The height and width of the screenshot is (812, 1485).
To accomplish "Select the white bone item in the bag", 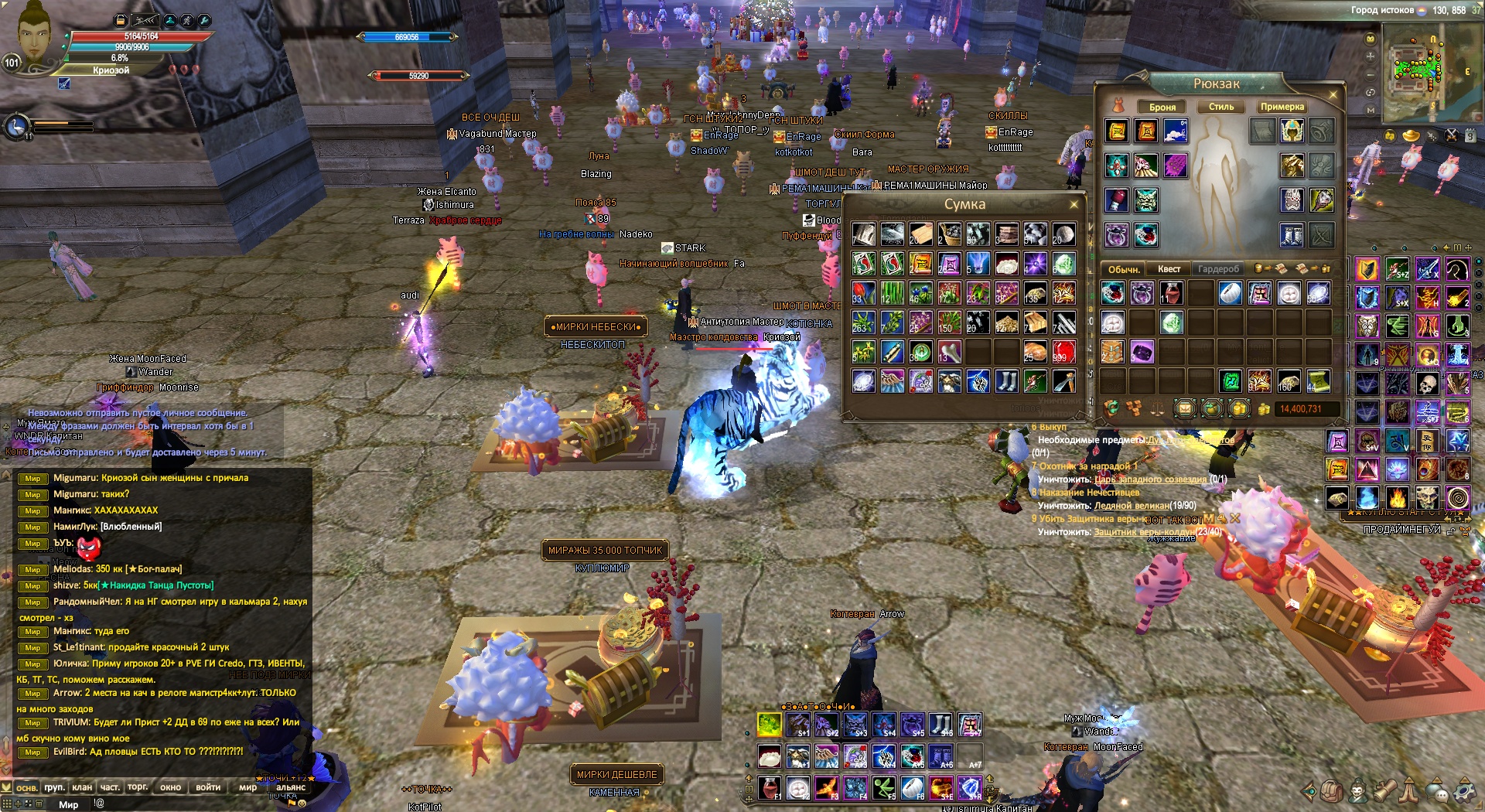I will pos(949,352).
